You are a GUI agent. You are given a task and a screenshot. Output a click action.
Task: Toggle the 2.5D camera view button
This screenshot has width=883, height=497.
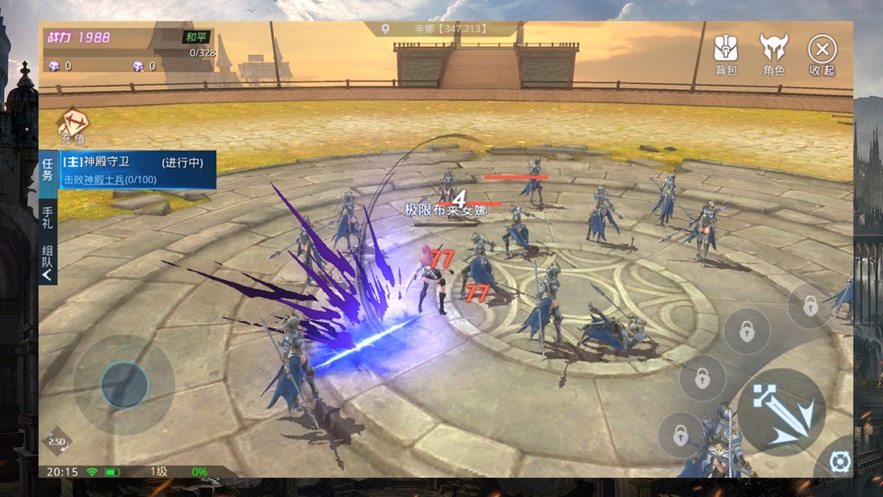[x=57, y=441]
